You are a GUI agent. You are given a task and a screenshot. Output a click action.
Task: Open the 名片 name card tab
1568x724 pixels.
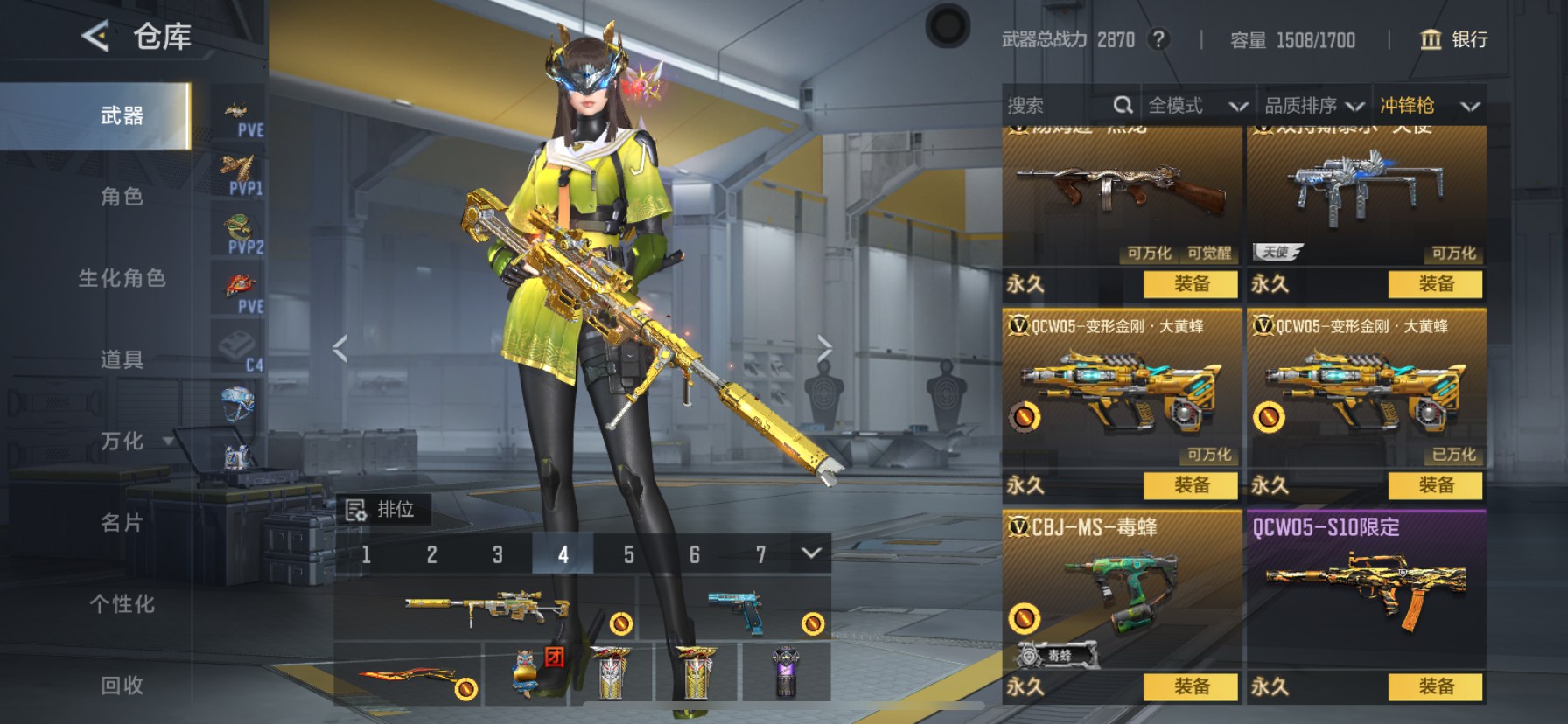coord(122,523)
